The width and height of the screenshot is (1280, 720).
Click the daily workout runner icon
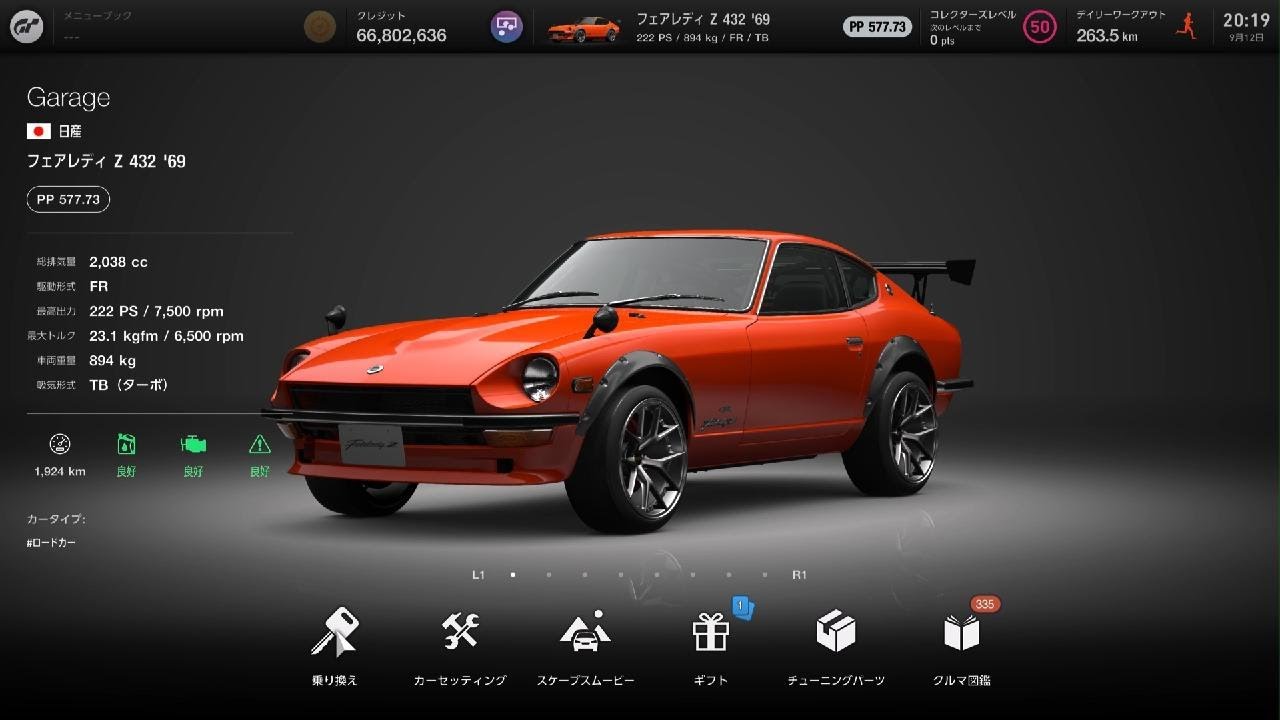point(1186,25)
